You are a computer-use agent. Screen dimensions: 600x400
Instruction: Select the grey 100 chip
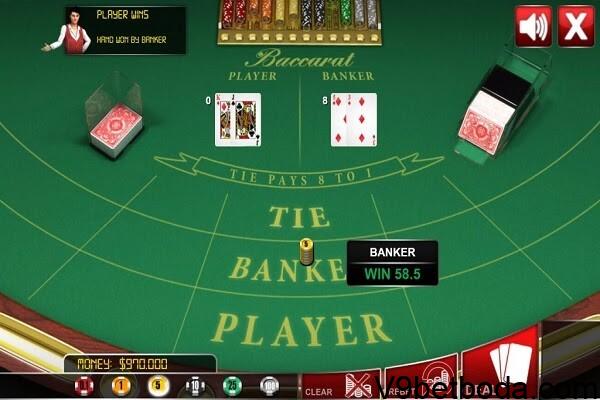point(269,385)
